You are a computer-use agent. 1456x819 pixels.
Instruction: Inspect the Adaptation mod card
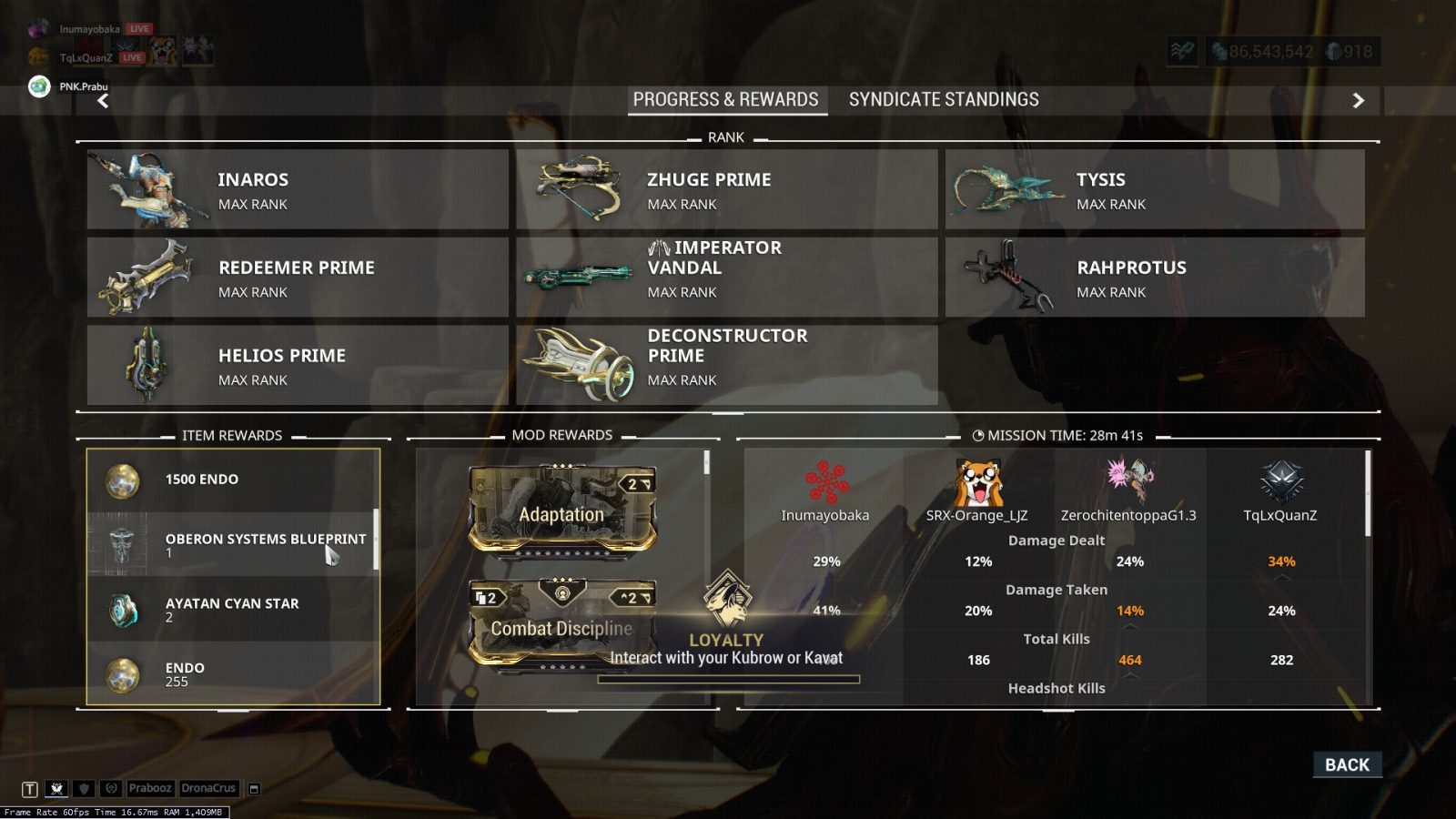click(x=561, y=510)
